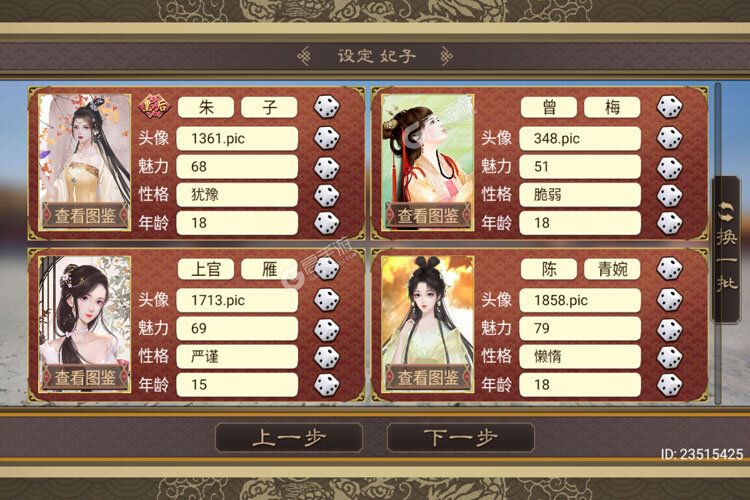The image size is (750, 500).
Task: Open 查看图鉴 for consort 上官雁
Action: tap(85, 377)
